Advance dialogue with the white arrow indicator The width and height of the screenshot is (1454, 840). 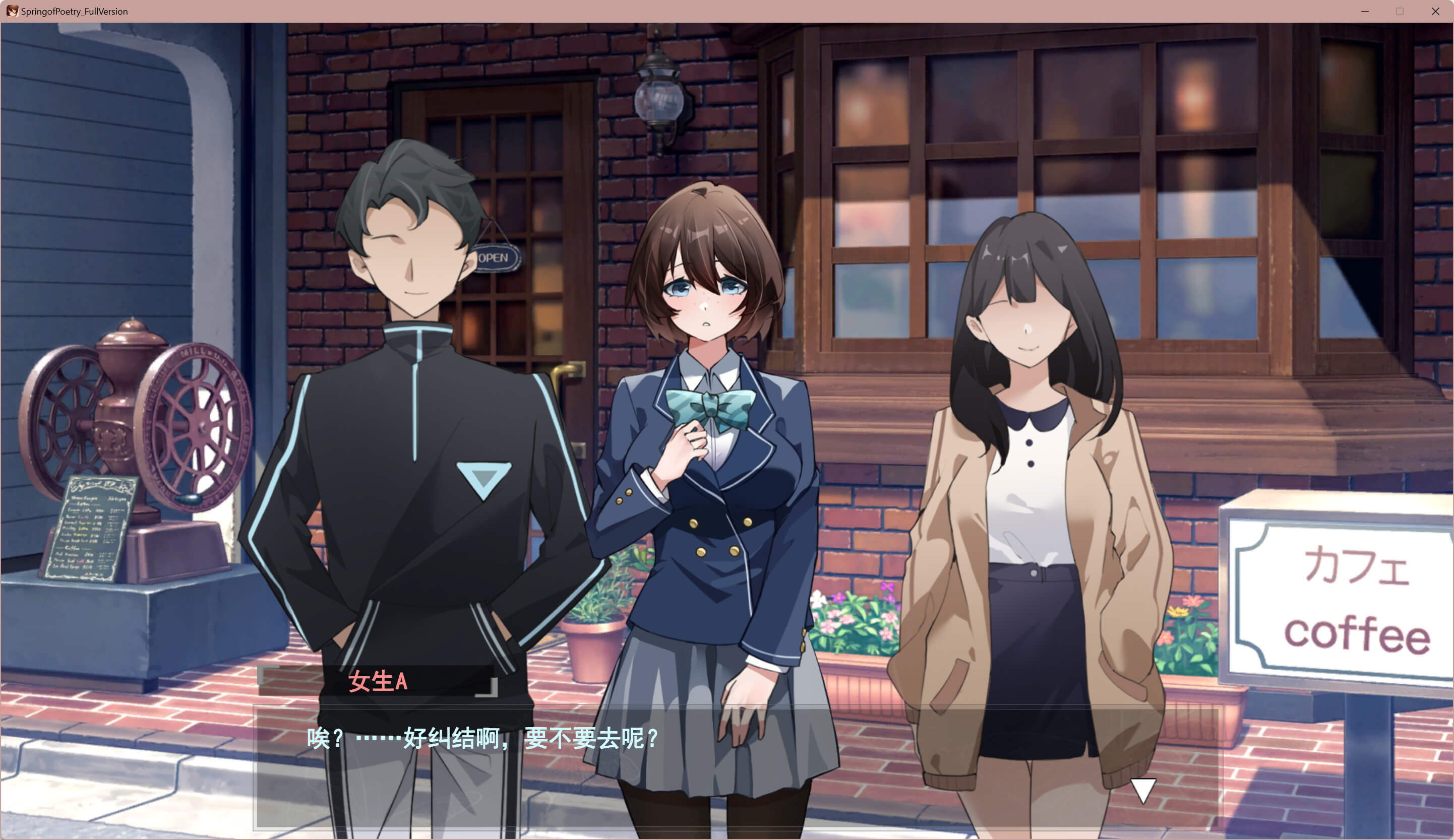tap(1142, 790)
